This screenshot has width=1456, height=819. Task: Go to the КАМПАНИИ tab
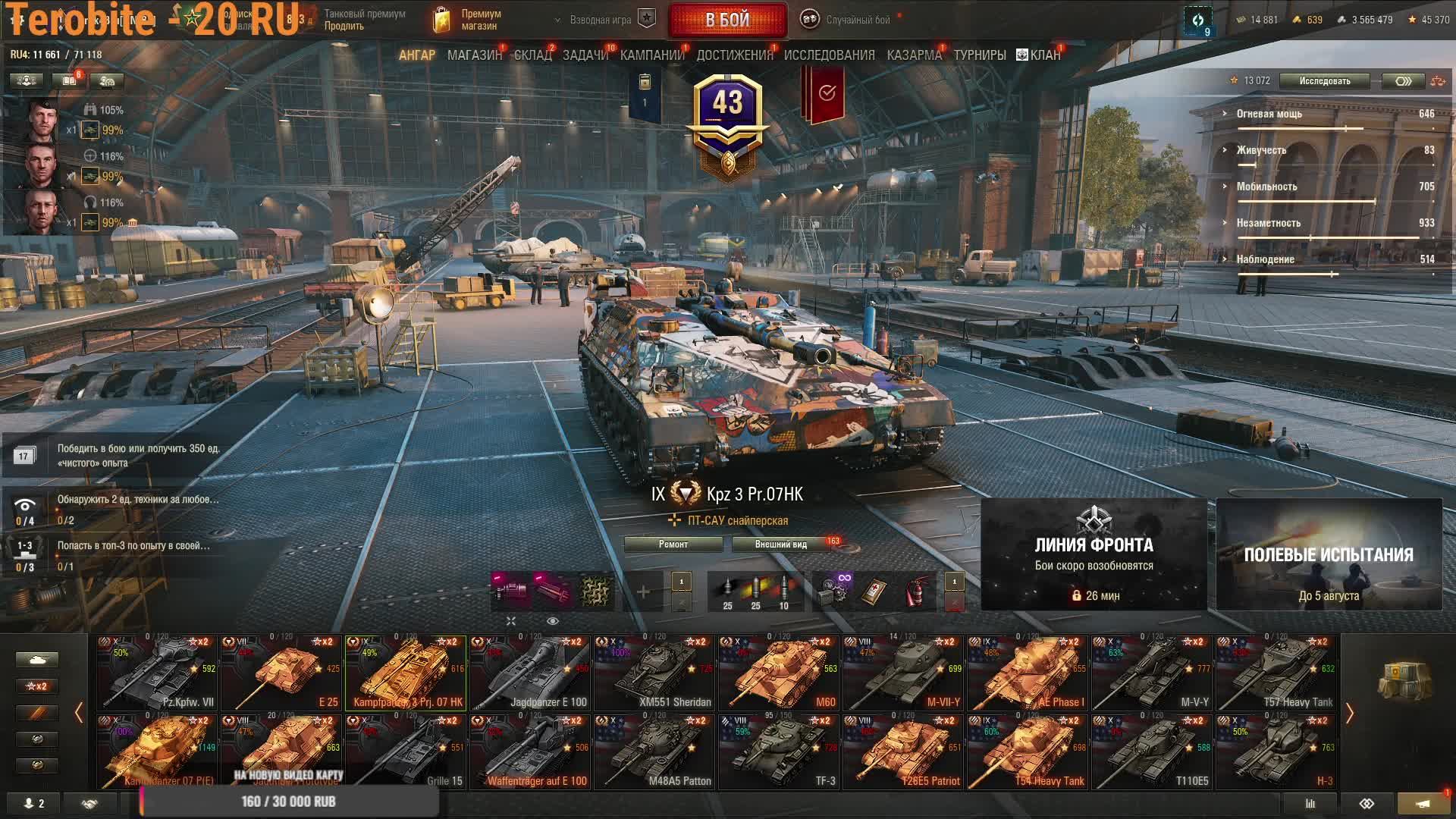tap(651, 55)
